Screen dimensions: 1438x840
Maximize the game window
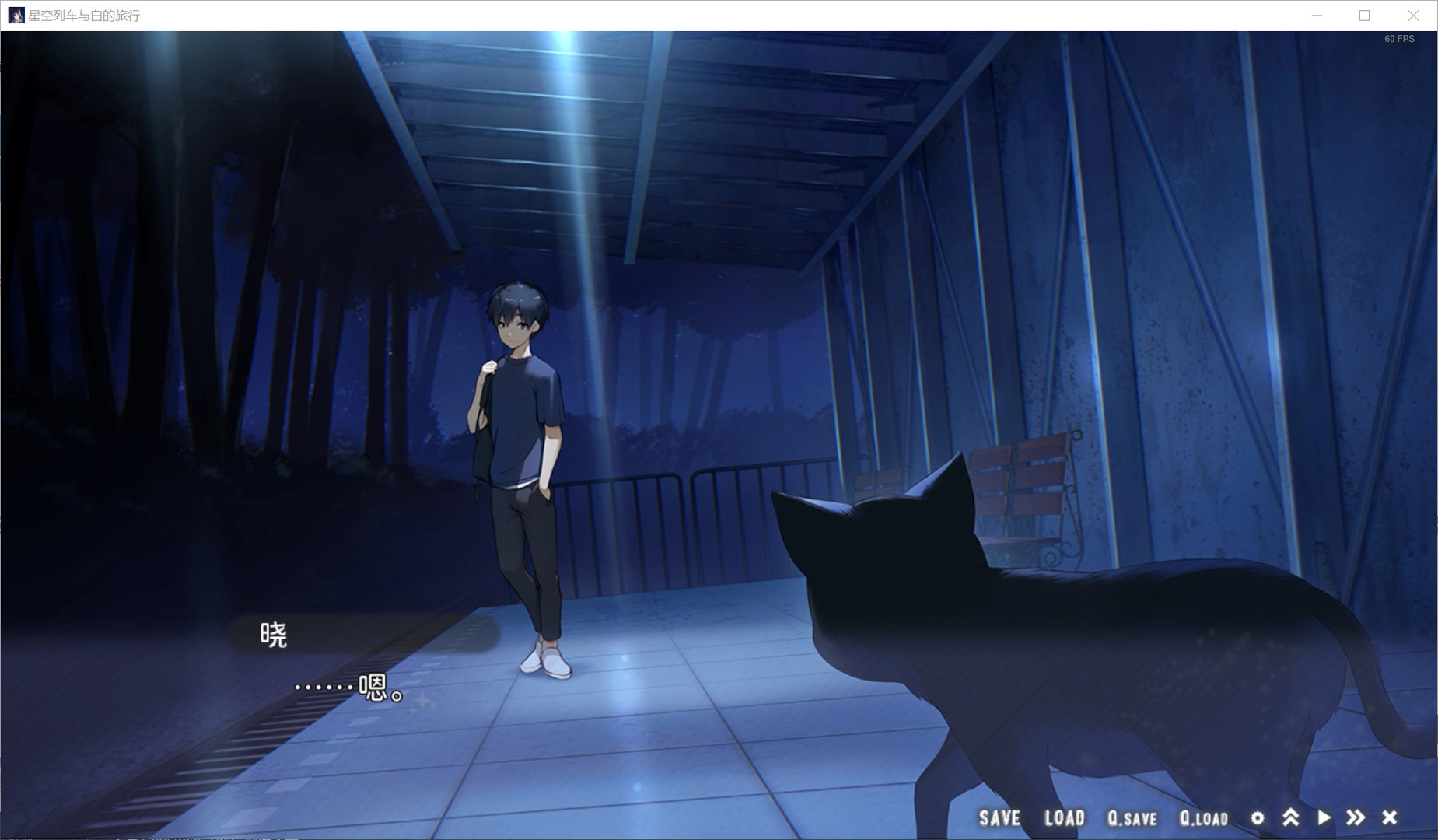(x=1363, y=15)
